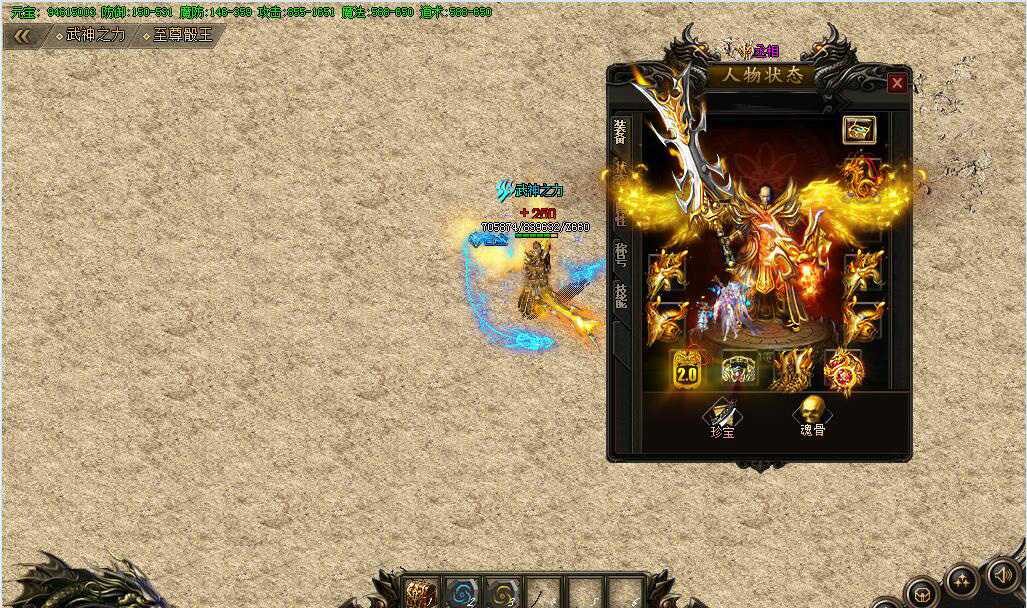Toggle sound with the speaker button
The width and height of the screenshot is (1027, 608).
tap(1001, 574)
